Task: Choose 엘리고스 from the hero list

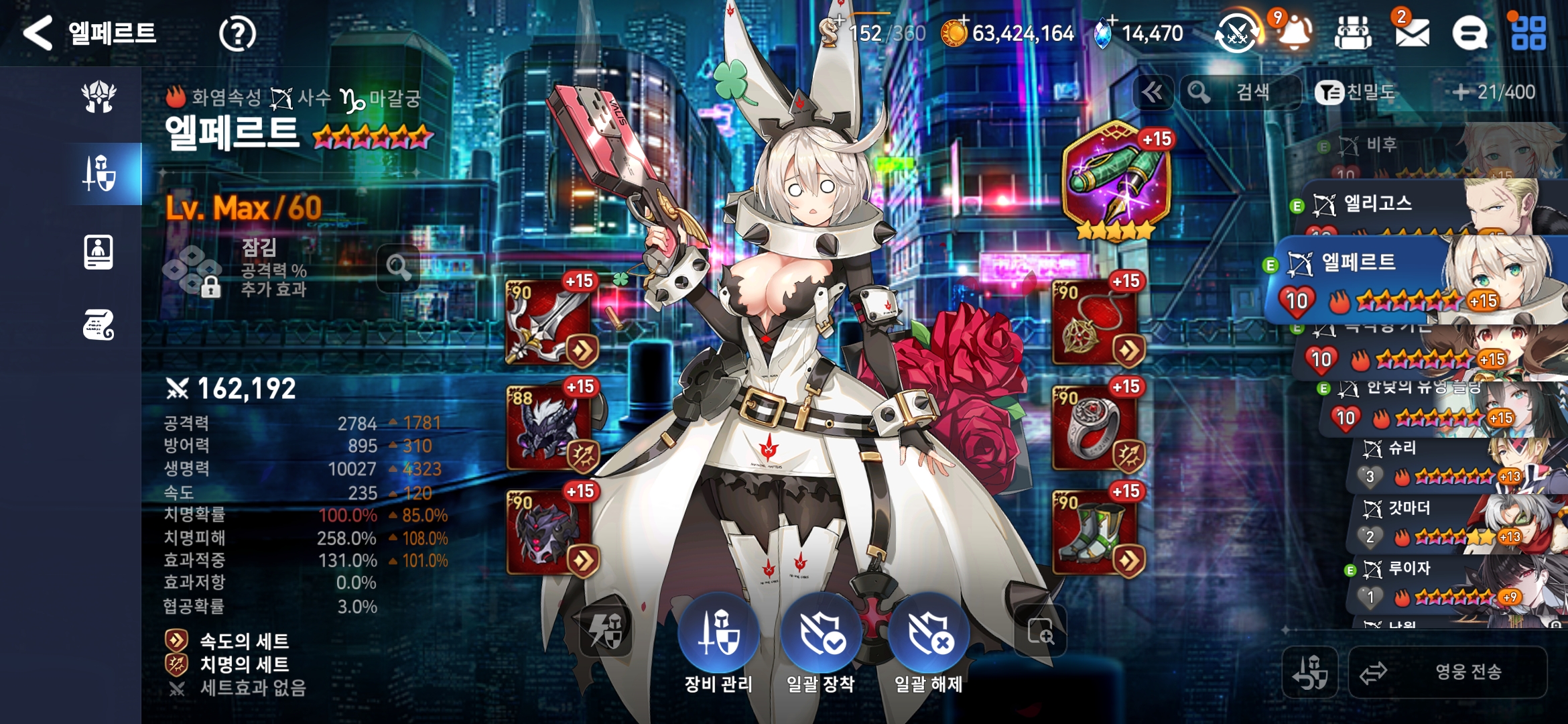Action: (1407, 205)
